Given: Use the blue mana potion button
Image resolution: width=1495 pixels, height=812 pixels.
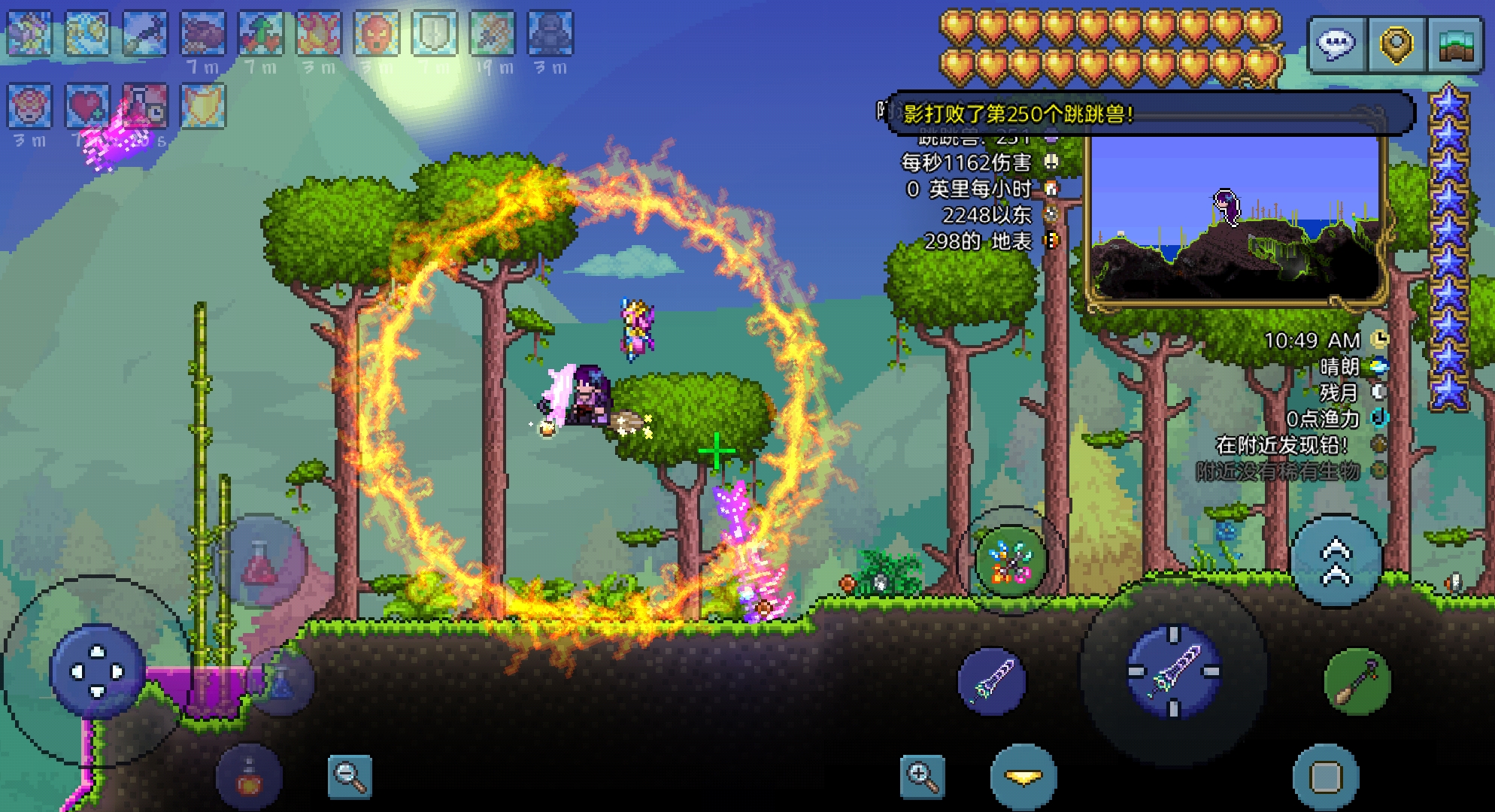Looking at the screenshot, I should pos(281,683).
